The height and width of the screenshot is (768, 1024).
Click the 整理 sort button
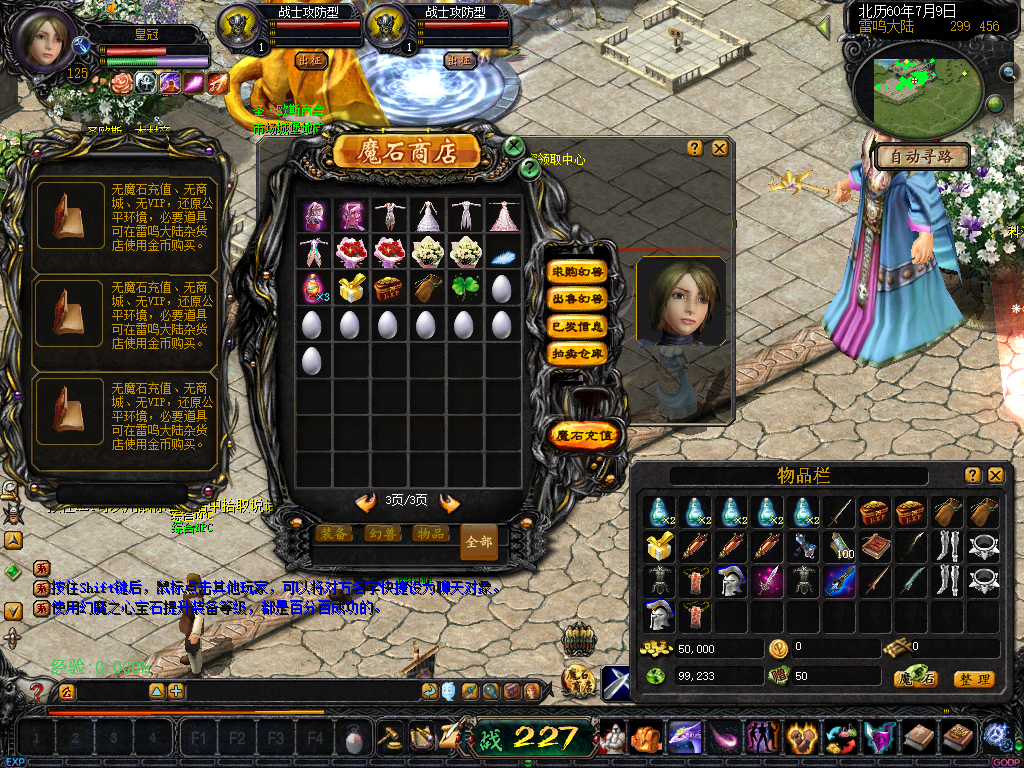coord(973,679)
